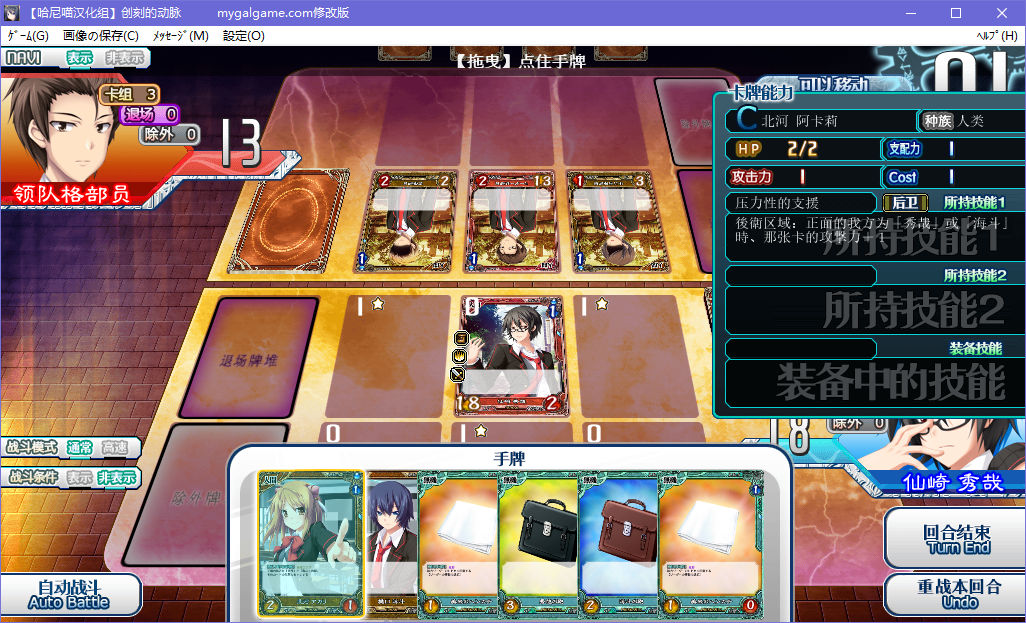Close the game window
The width and height of the screenshot is (1026, 623).
pos(1001,13)
